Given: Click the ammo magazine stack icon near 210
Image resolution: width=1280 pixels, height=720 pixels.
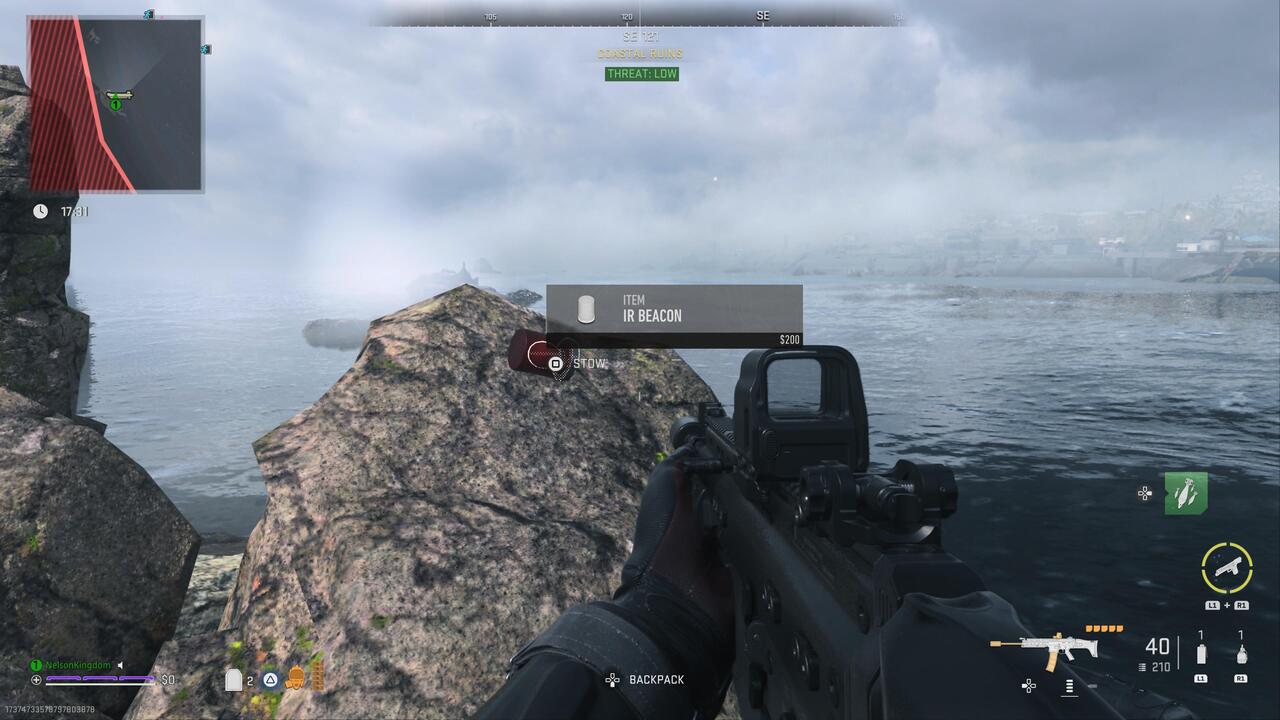Looking at the screenshot, I should click(1142, 667).
